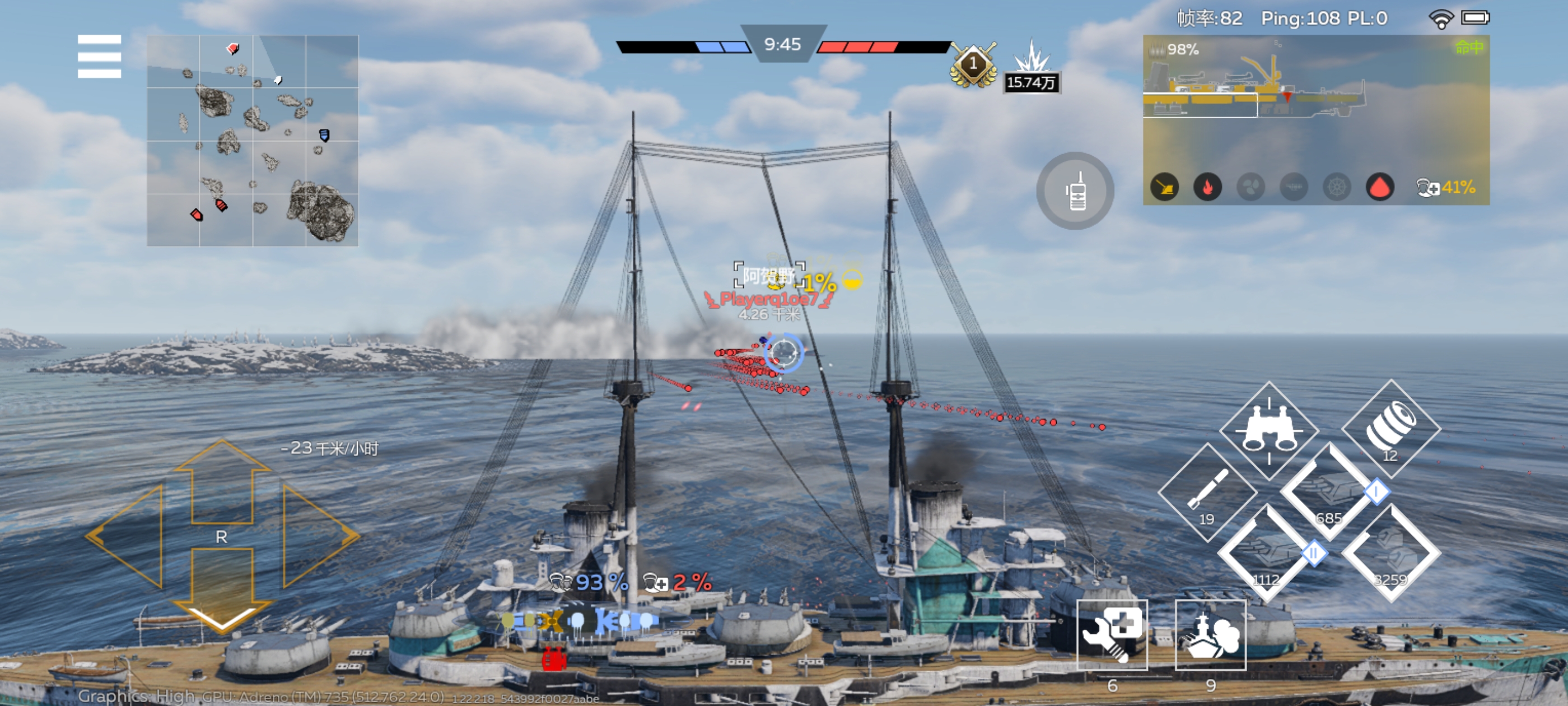Image resolution: width=1568 pixels, height=706 pixels.
Task: Tap the rank 1 medal badge
Action: tap(973, 64)
